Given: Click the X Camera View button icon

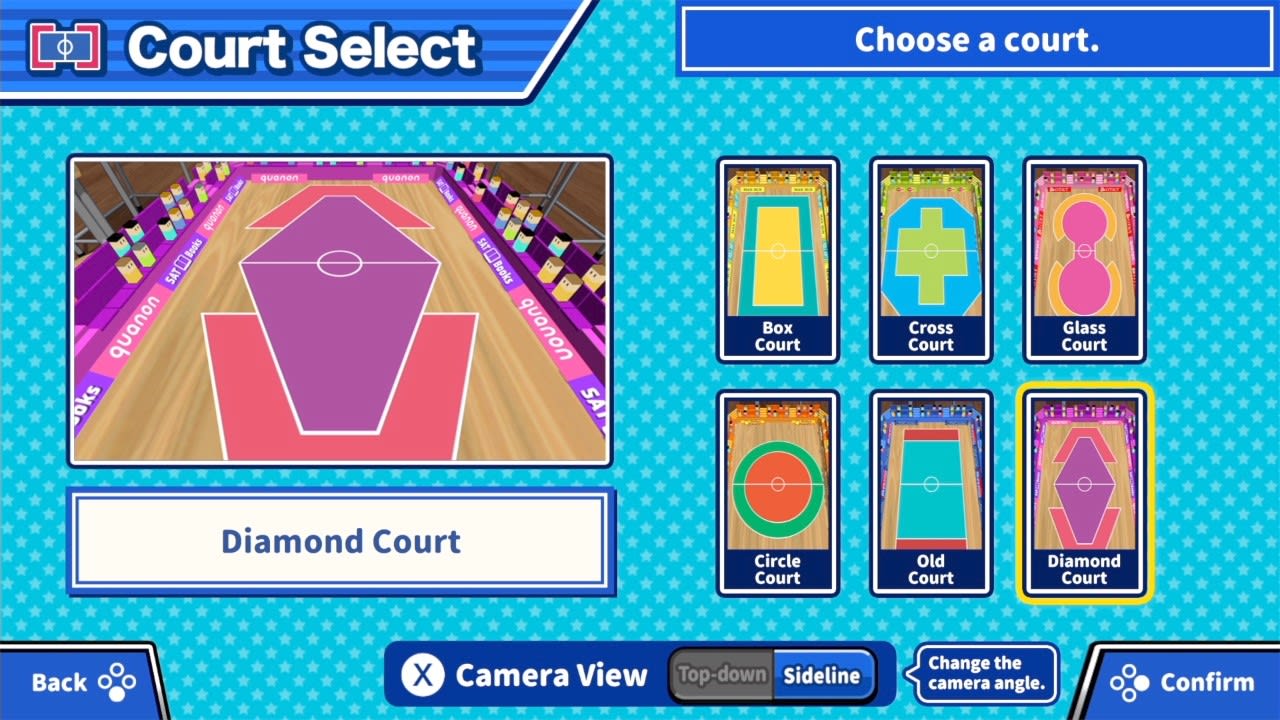Looking at the screenshot, I should [424, 675].
